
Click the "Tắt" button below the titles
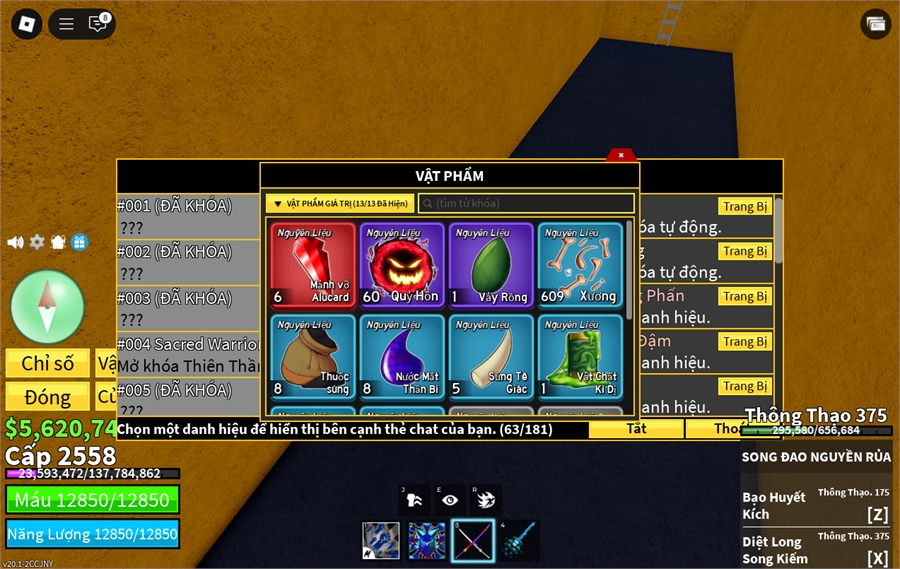tap(636, 429)
